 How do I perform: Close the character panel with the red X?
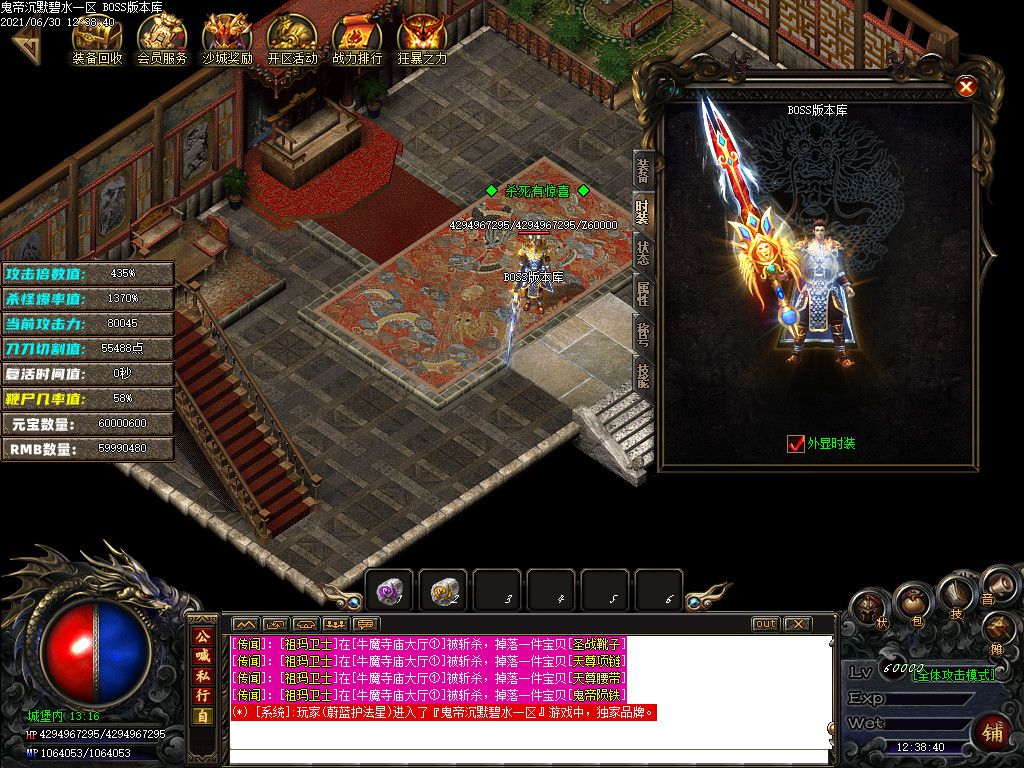pyautogui.click(x=966, y=87)
